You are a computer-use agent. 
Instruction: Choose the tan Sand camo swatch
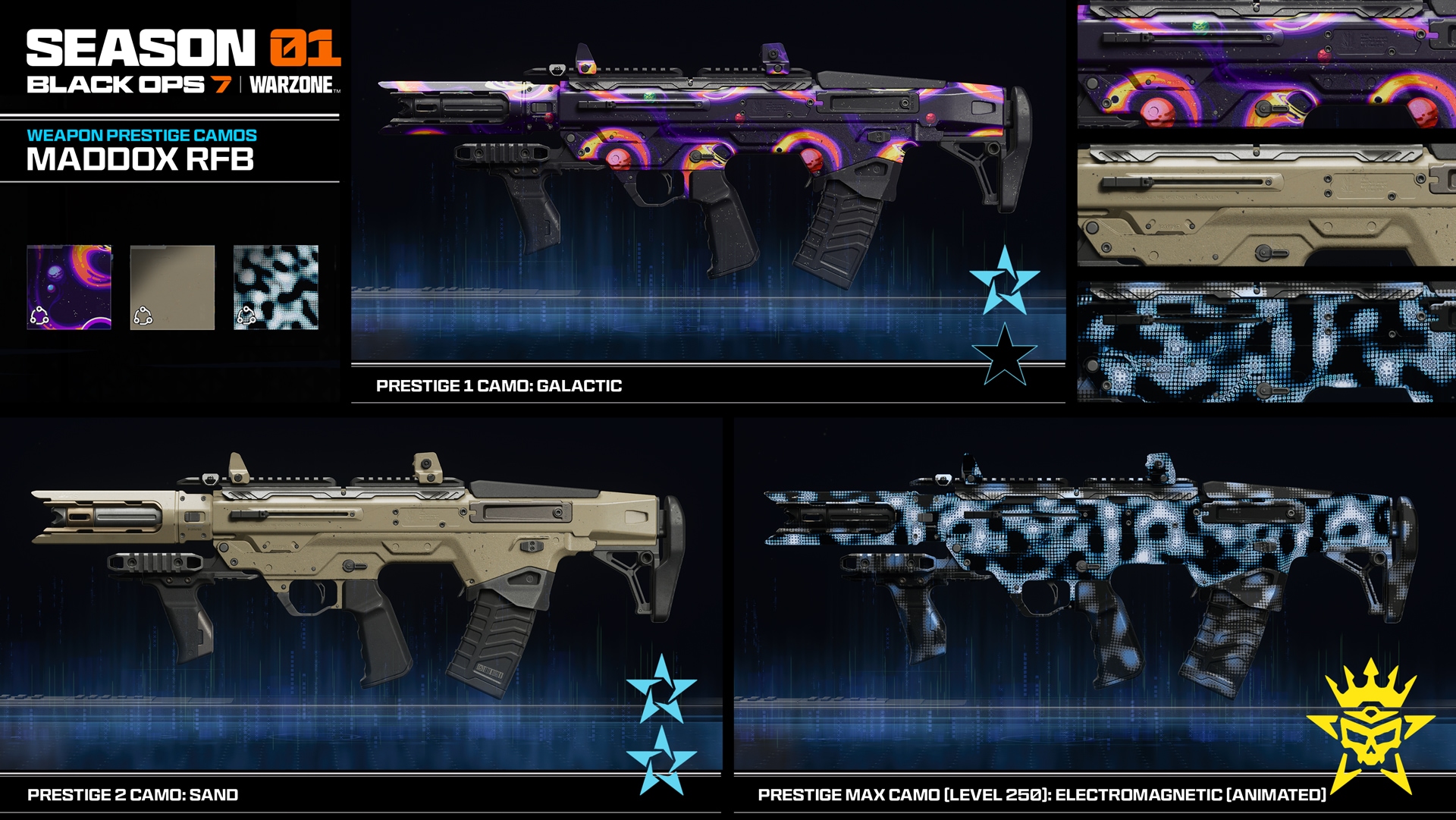click(x=172, y=287)
